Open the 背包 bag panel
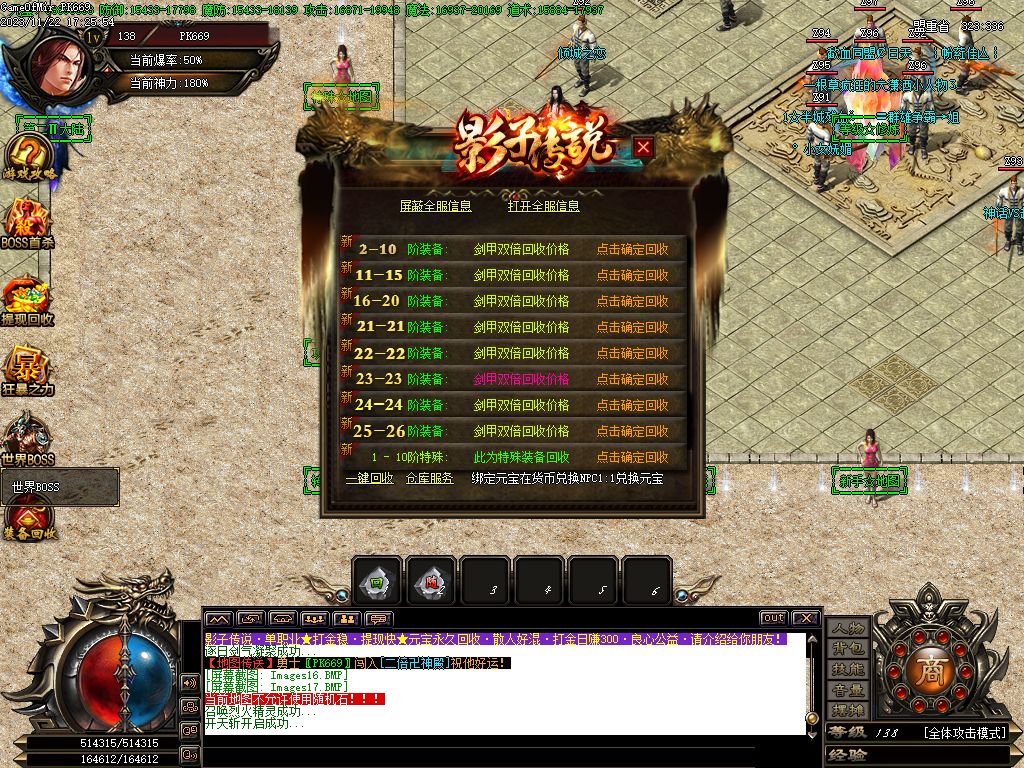 click(x=847, y=649)
